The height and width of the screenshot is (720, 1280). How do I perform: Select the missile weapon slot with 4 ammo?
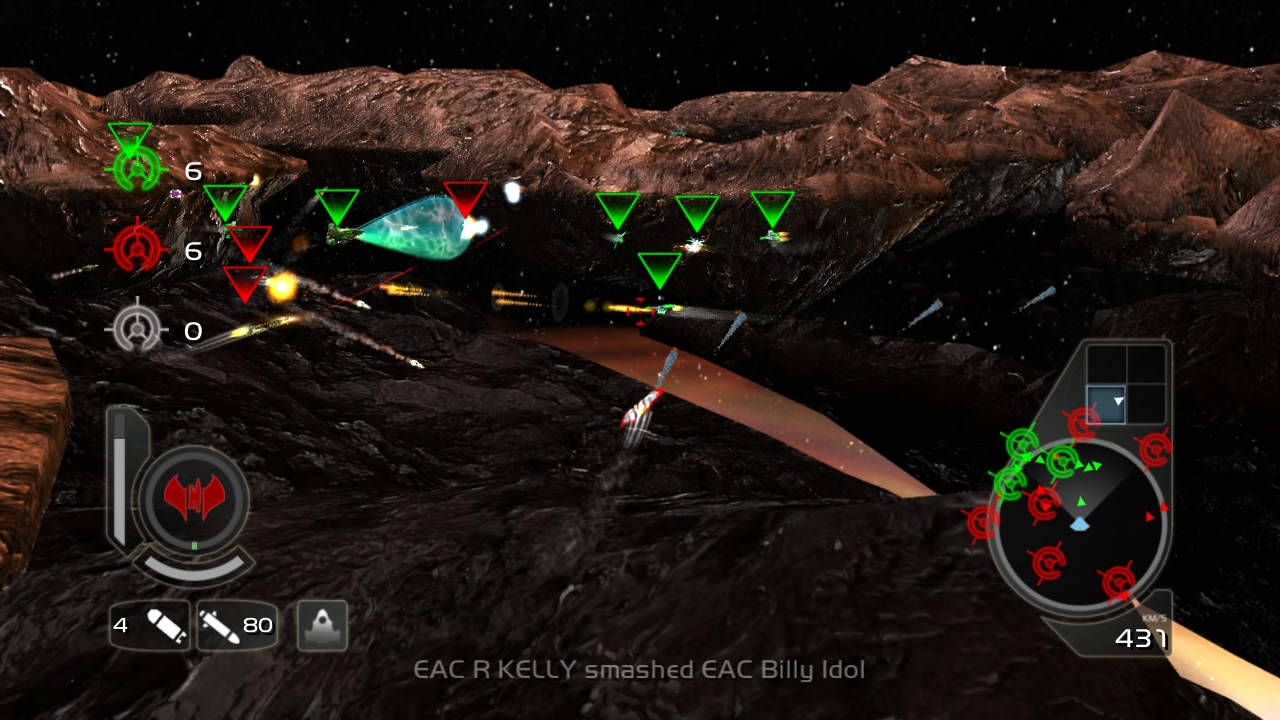(x=150, y=626)
